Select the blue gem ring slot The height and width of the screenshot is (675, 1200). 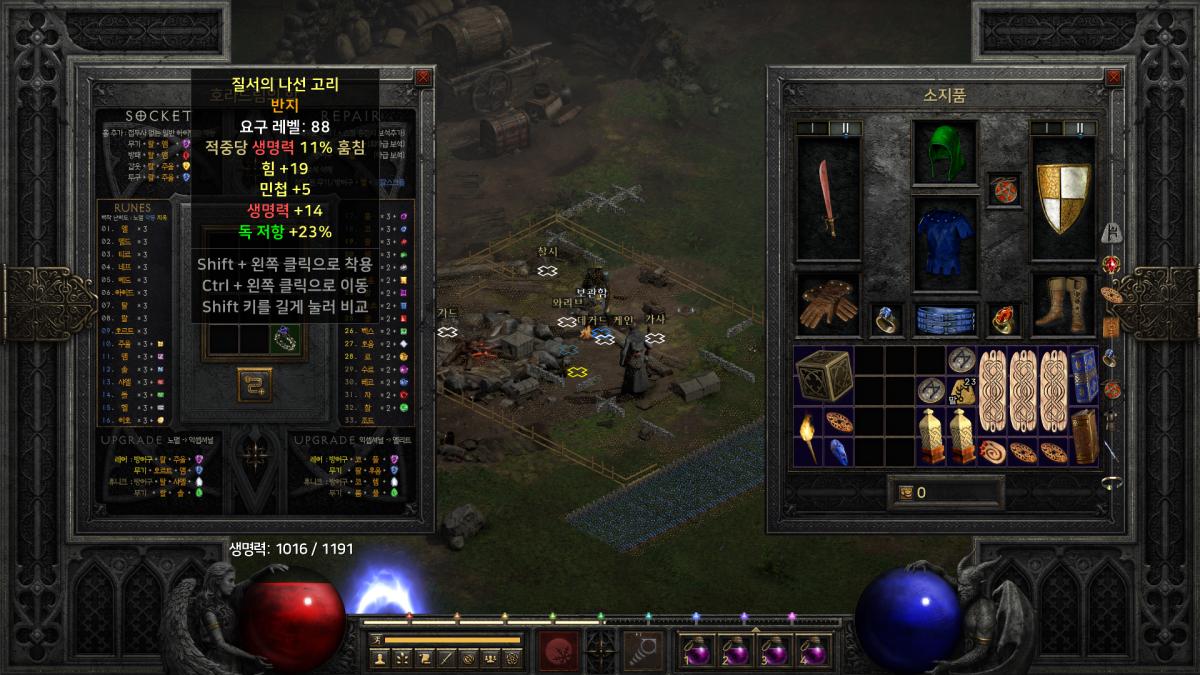click(x=886, y=320)
